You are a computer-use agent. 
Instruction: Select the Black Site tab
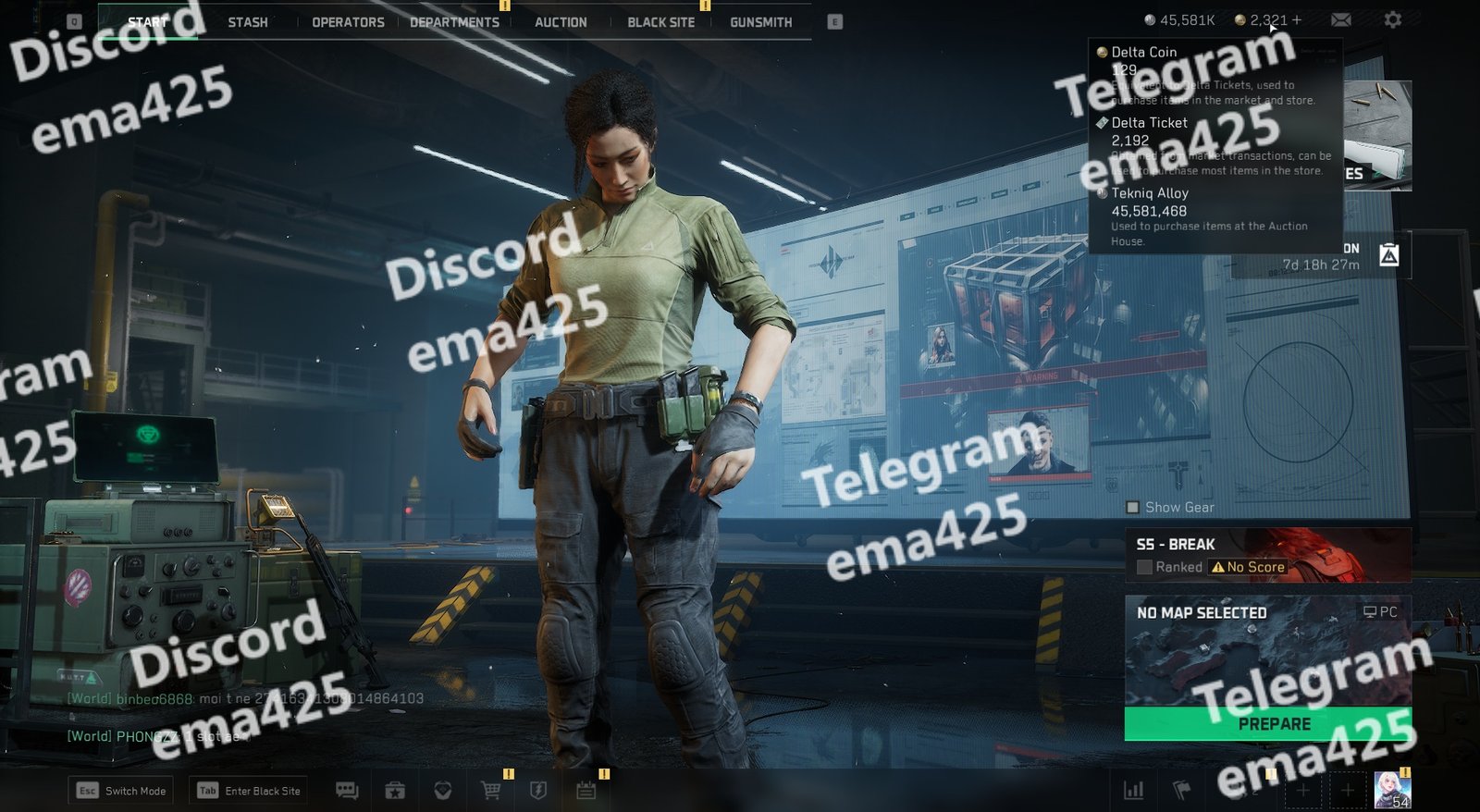660,22
